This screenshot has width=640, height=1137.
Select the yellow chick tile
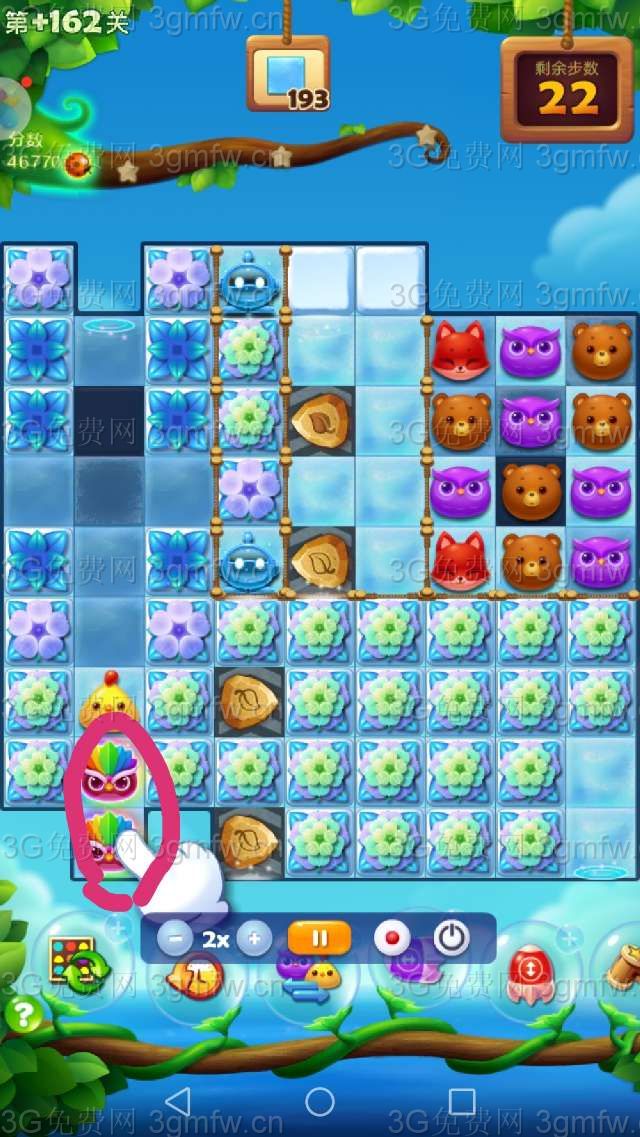[108, 700]
